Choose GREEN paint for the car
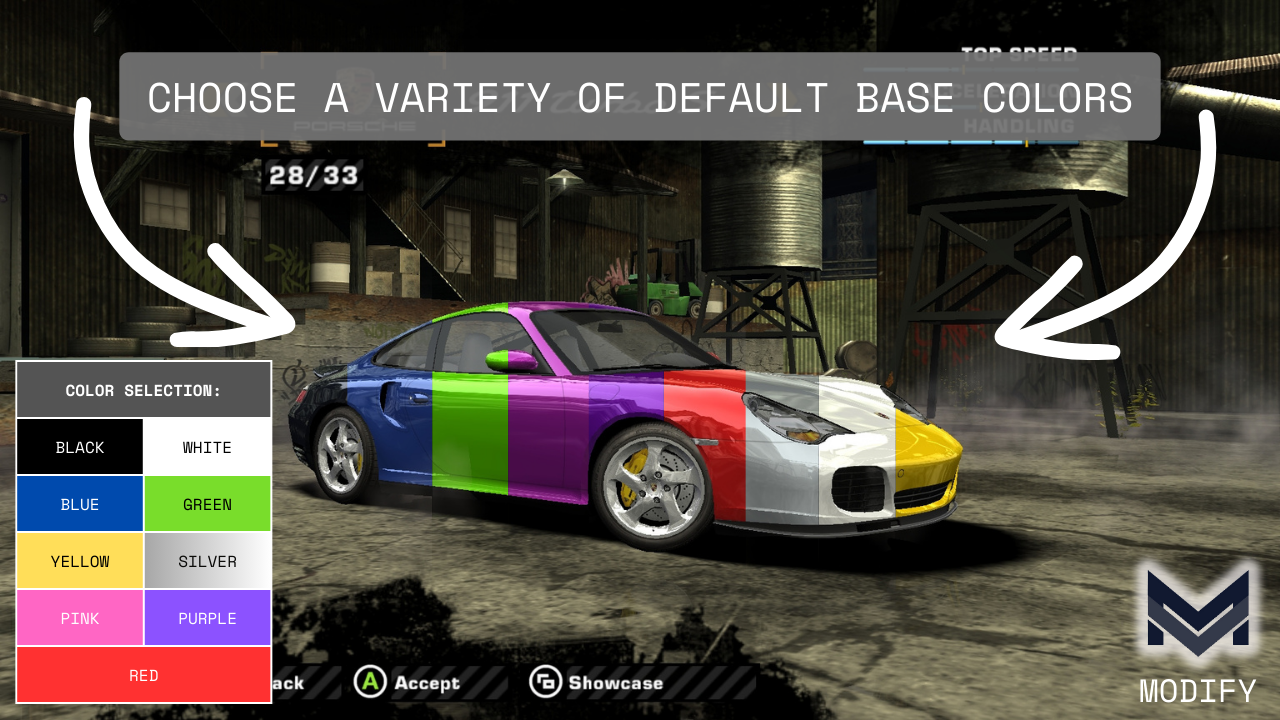The height and width of the screenshot is (720, 1280). [207, 503]
